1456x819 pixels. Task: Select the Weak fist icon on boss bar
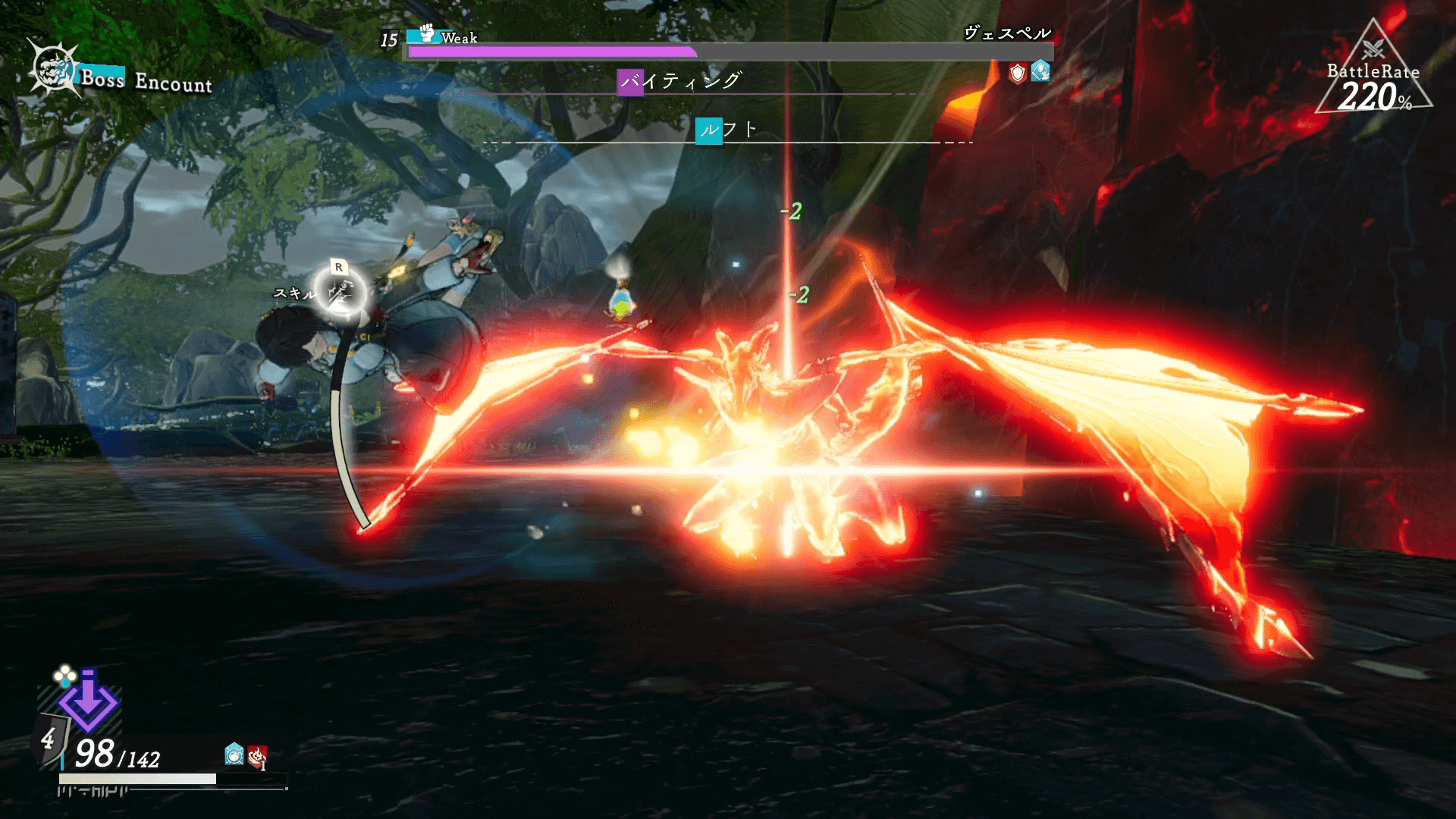(427, 33)
